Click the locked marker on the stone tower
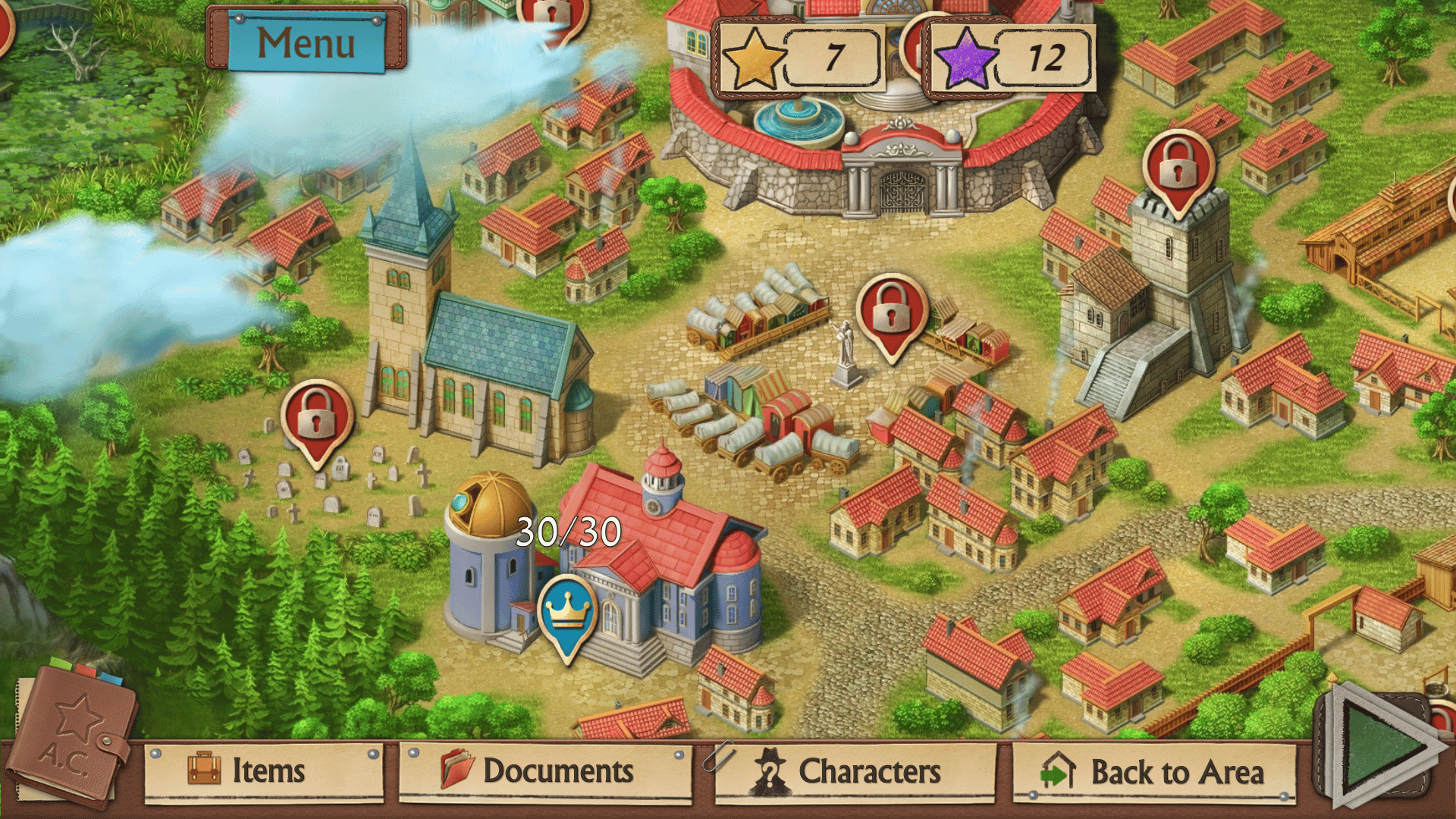 pyautogui.click(x=1178, y=168)
